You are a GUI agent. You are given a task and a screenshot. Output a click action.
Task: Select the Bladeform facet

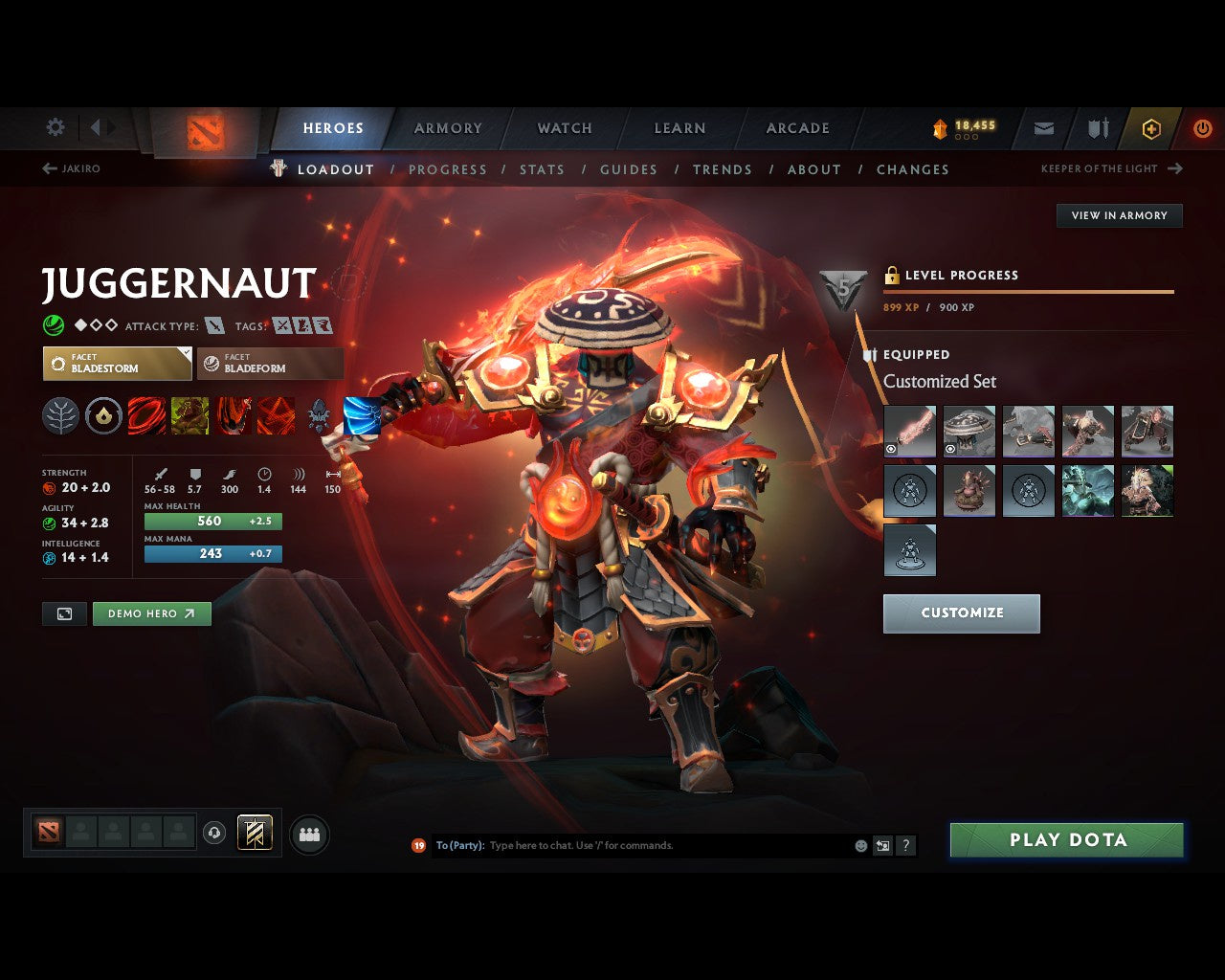269,363
